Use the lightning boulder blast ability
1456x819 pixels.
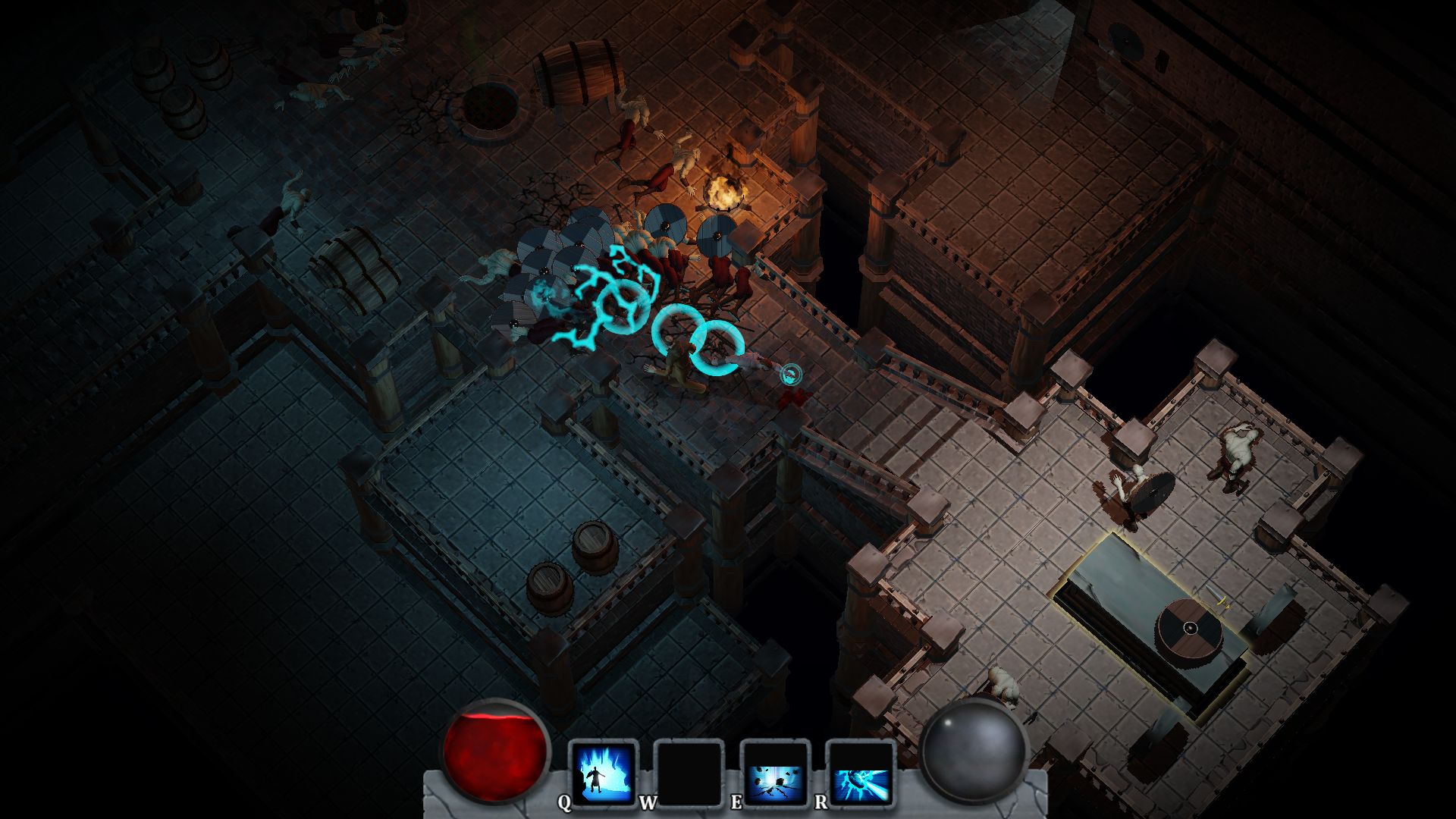click(861, 774)
